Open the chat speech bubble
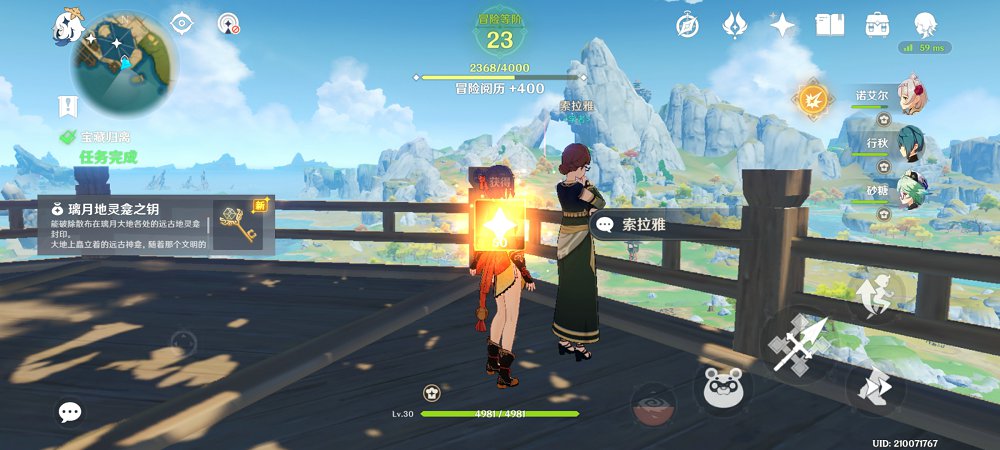This screenshot has width=1000, height=450. point(69,411)
